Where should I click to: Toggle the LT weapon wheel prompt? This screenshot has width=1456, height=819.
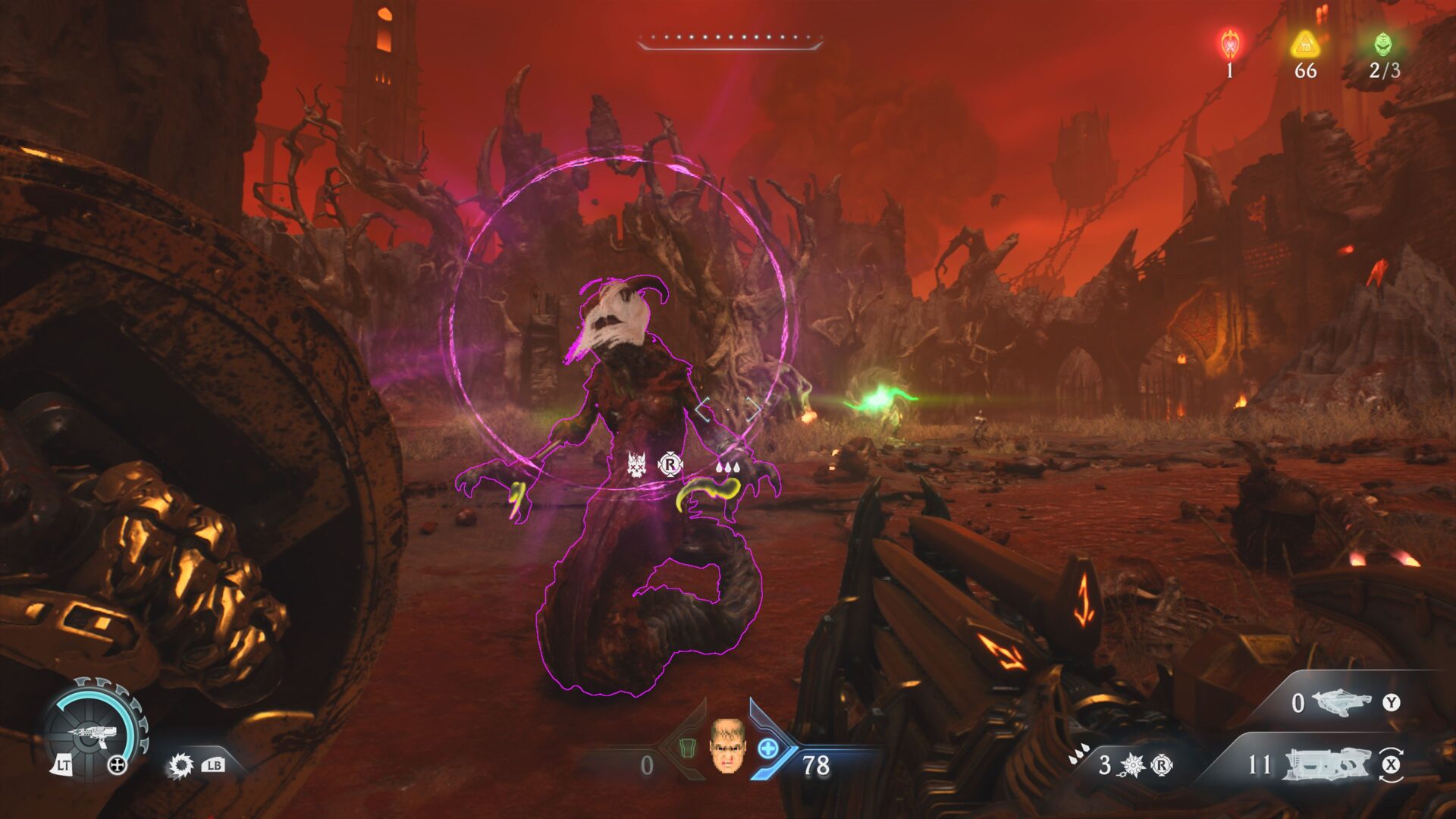(64, 765)
